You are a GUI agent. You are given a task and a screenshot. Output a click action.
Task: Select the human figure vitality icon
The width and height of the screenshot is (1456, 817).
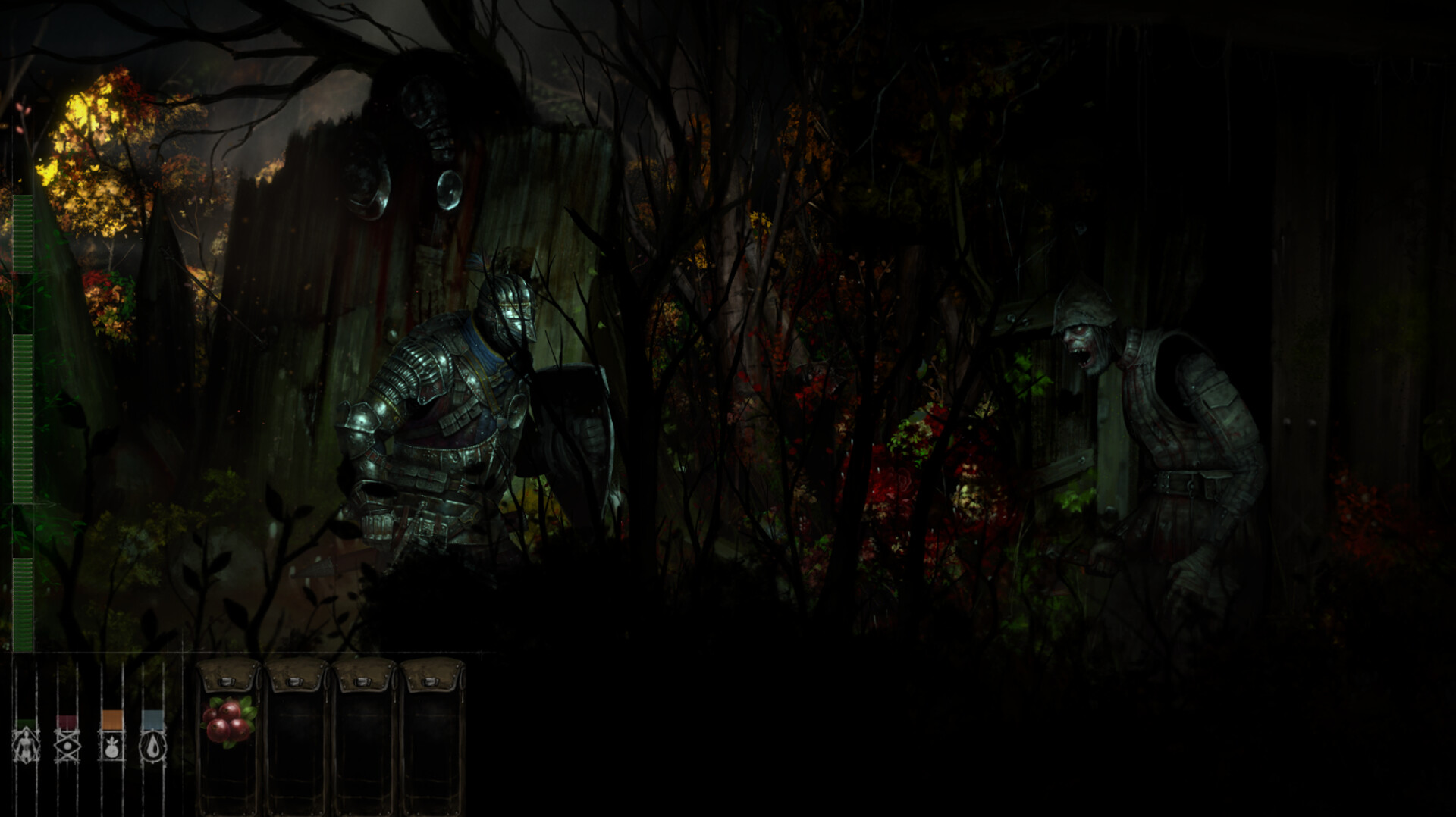click(27, 745)
